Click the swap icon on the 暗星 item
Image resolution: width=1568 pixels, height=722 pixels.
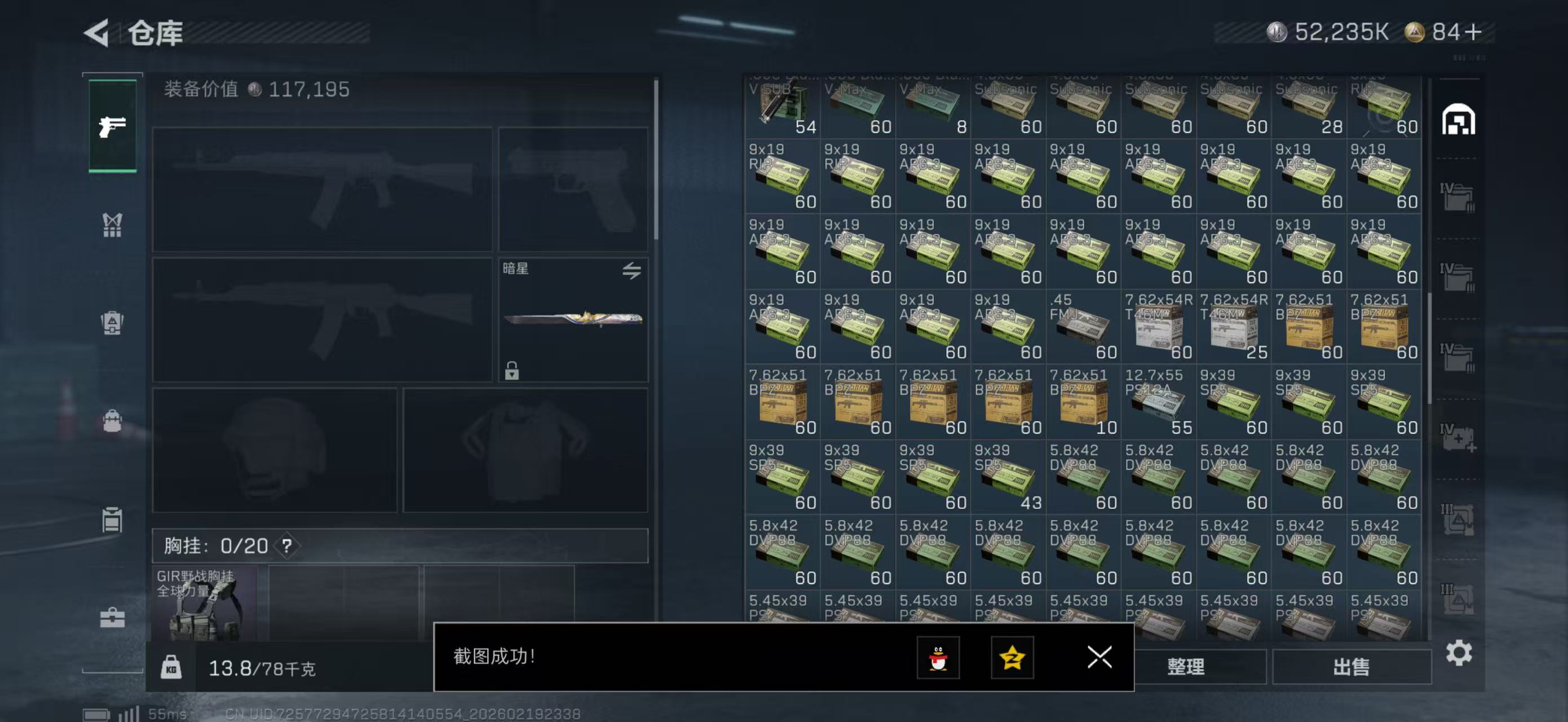[631, 271]
